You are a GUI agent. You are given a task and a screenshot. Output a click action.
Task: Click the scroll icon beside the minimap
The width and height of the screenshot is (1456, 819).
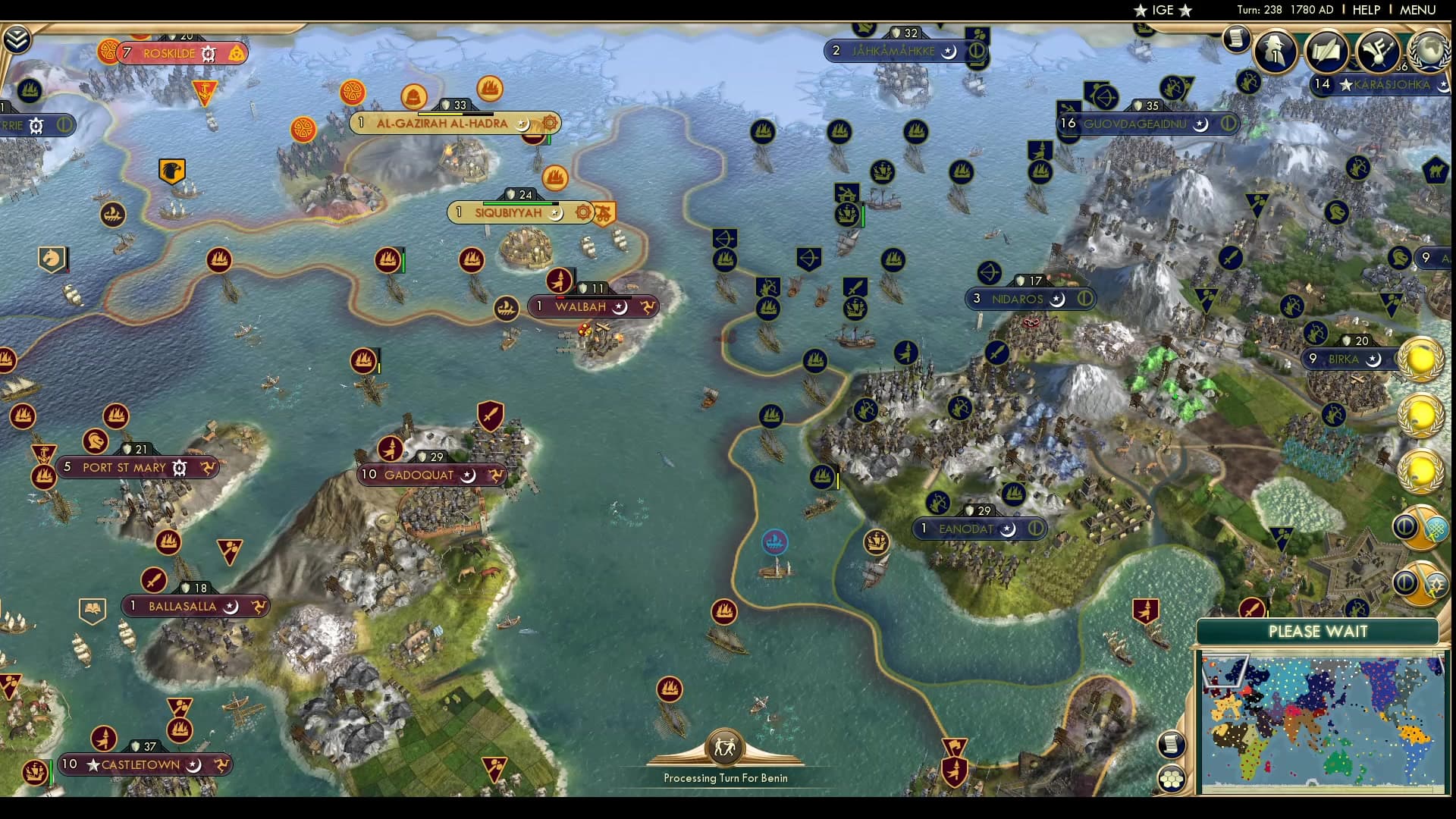point(1172,743)
